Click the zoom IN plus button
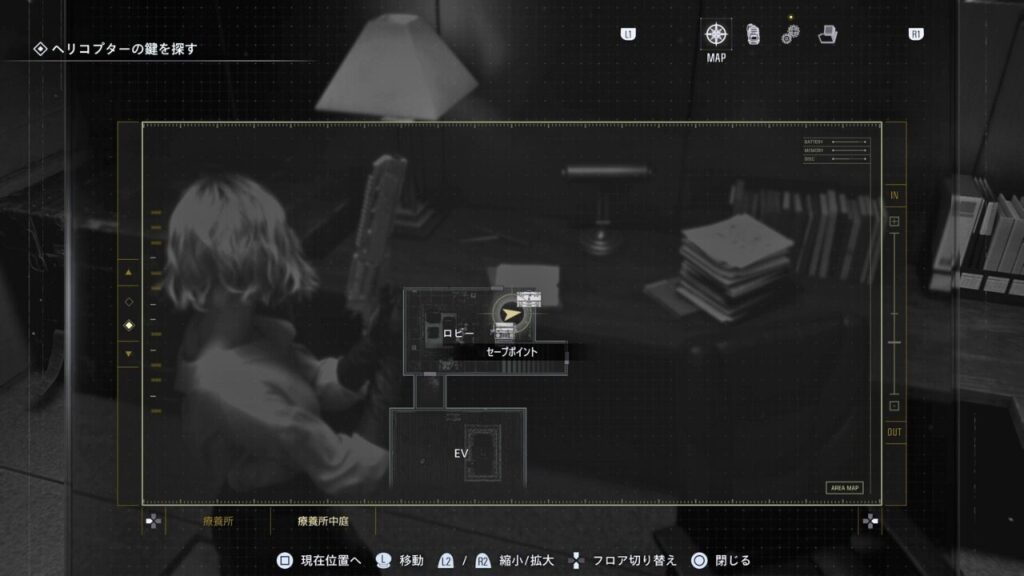Viewport: 1024px width, 576px height. (x=894, y=221)
